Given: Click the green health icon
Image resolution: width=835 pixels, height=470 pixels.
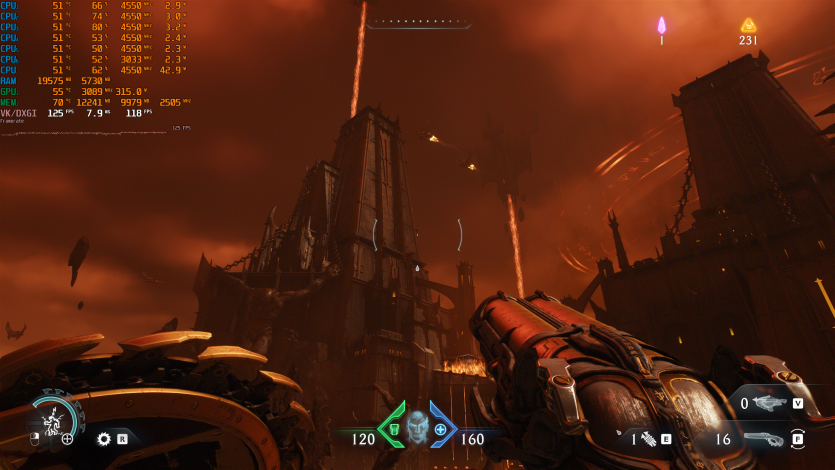Looking at the screenshot, I should point(394,429).
